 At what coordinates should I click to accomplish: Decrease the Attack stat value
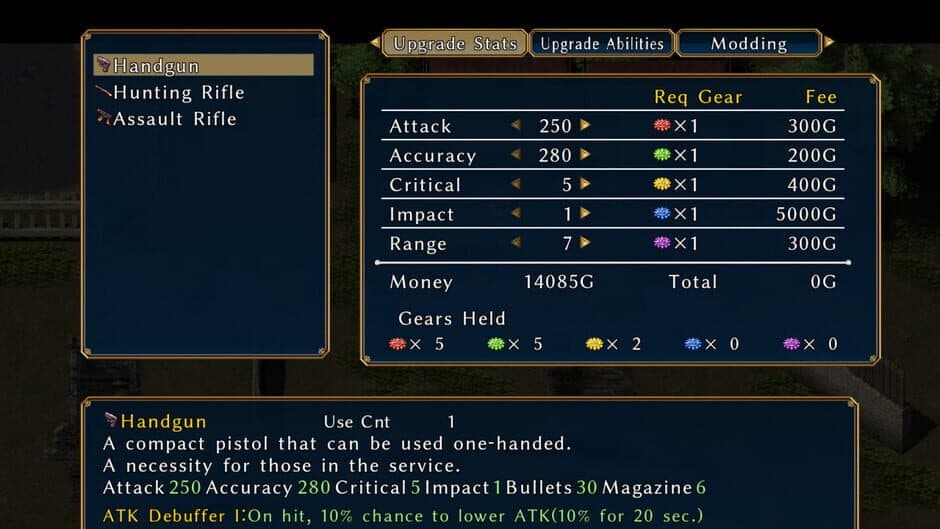(x=516, y=126)
